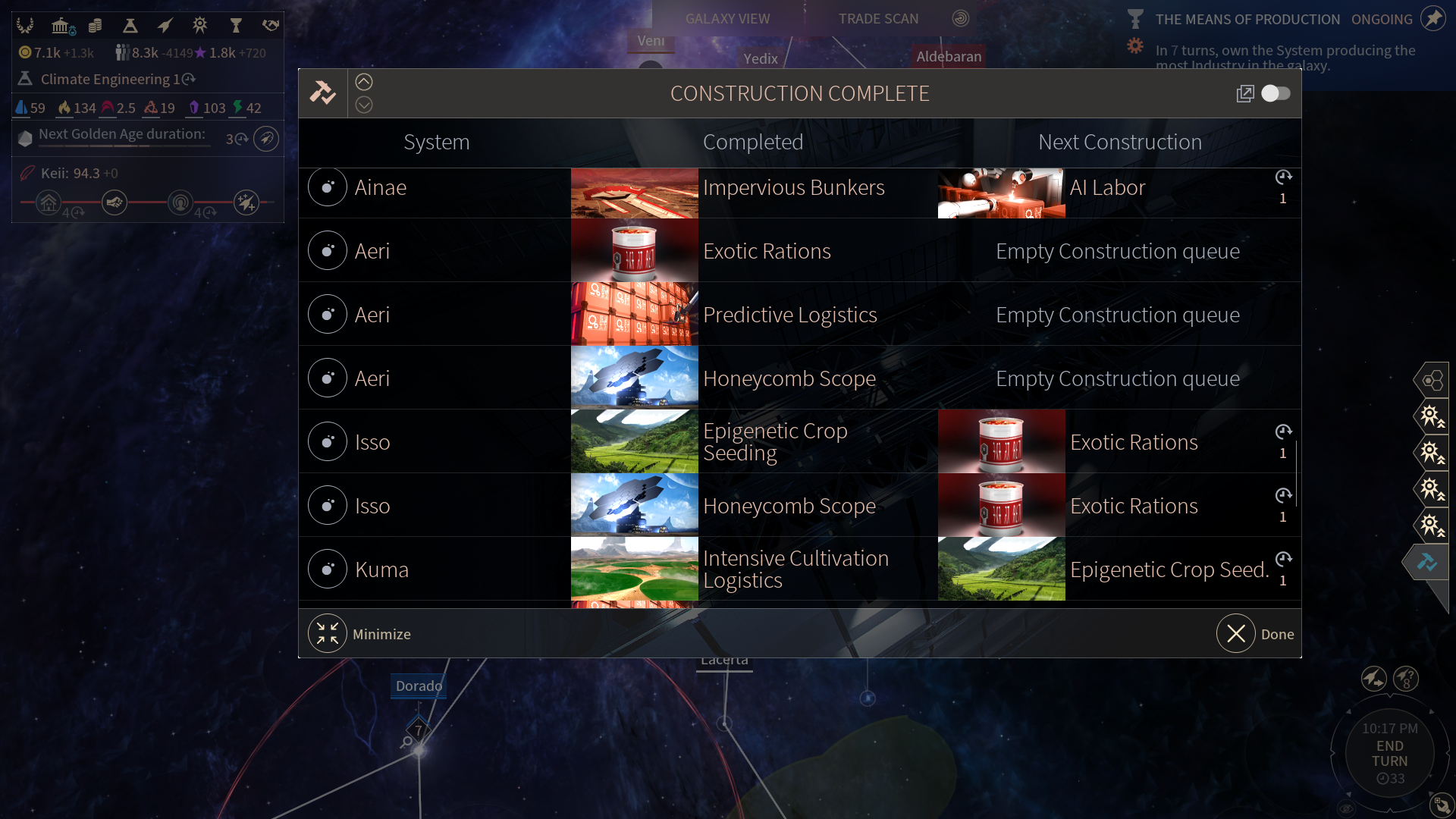Sort the list by the System column
1456x819 pixels.
[x=436, y=143]
